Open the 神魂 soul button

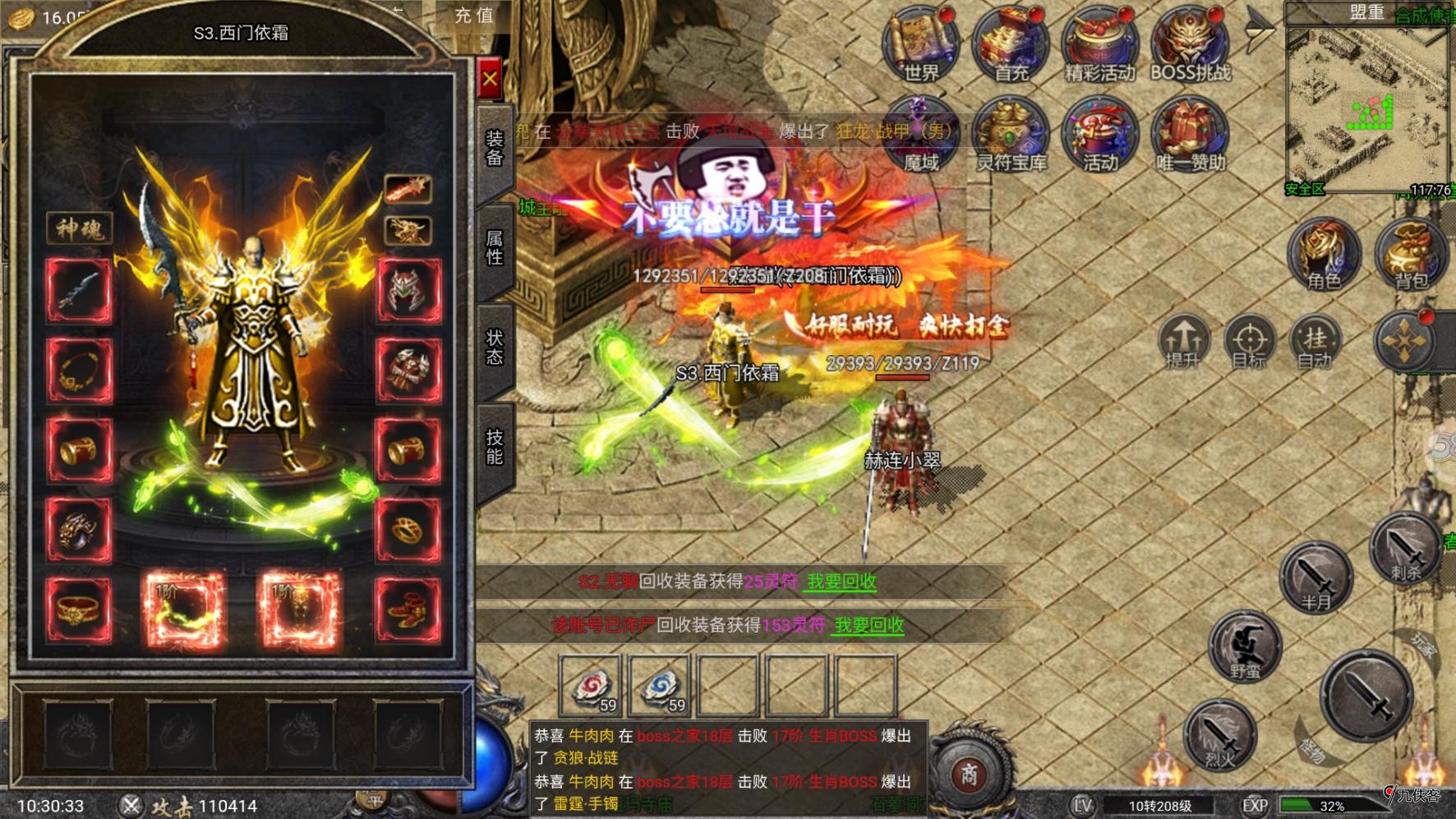pos(80,228)
